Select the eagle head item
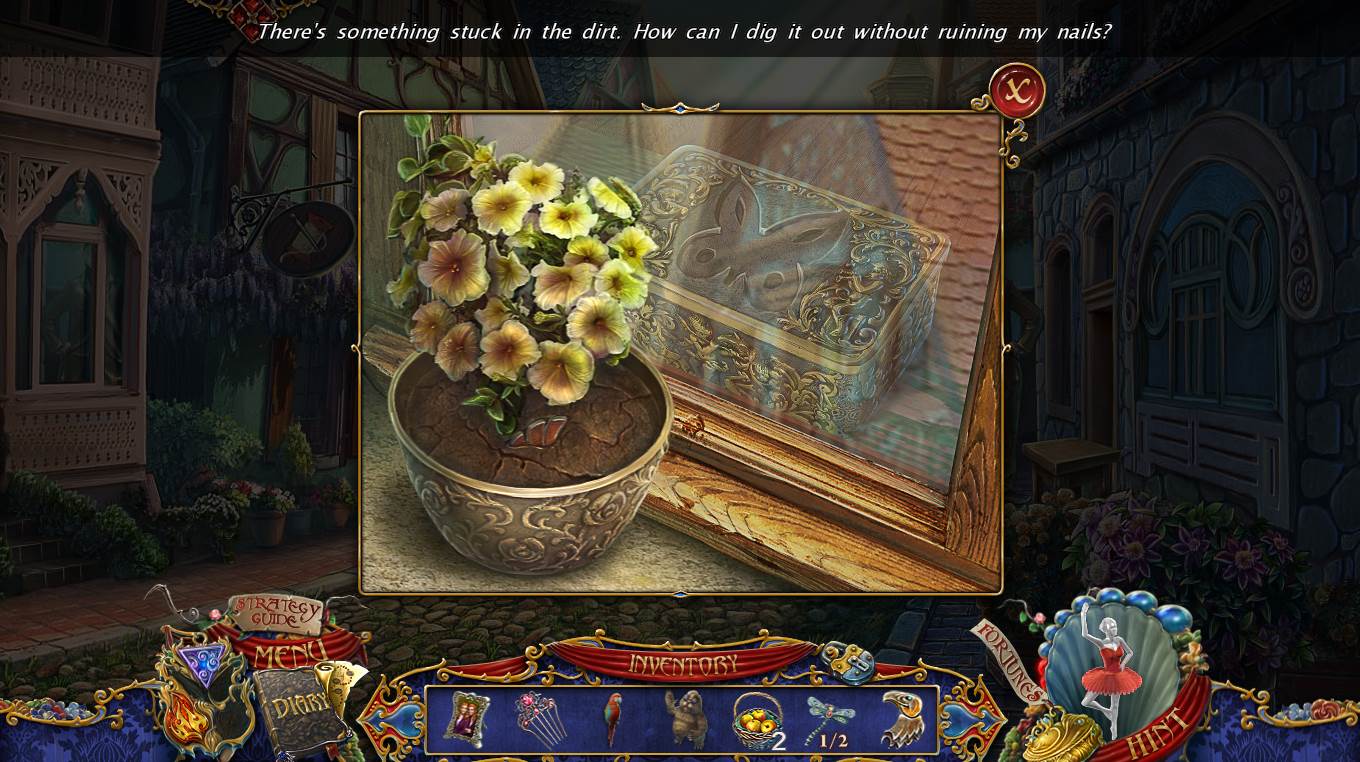The width and height of the screenshot is (1360, 762). [900, 719]
